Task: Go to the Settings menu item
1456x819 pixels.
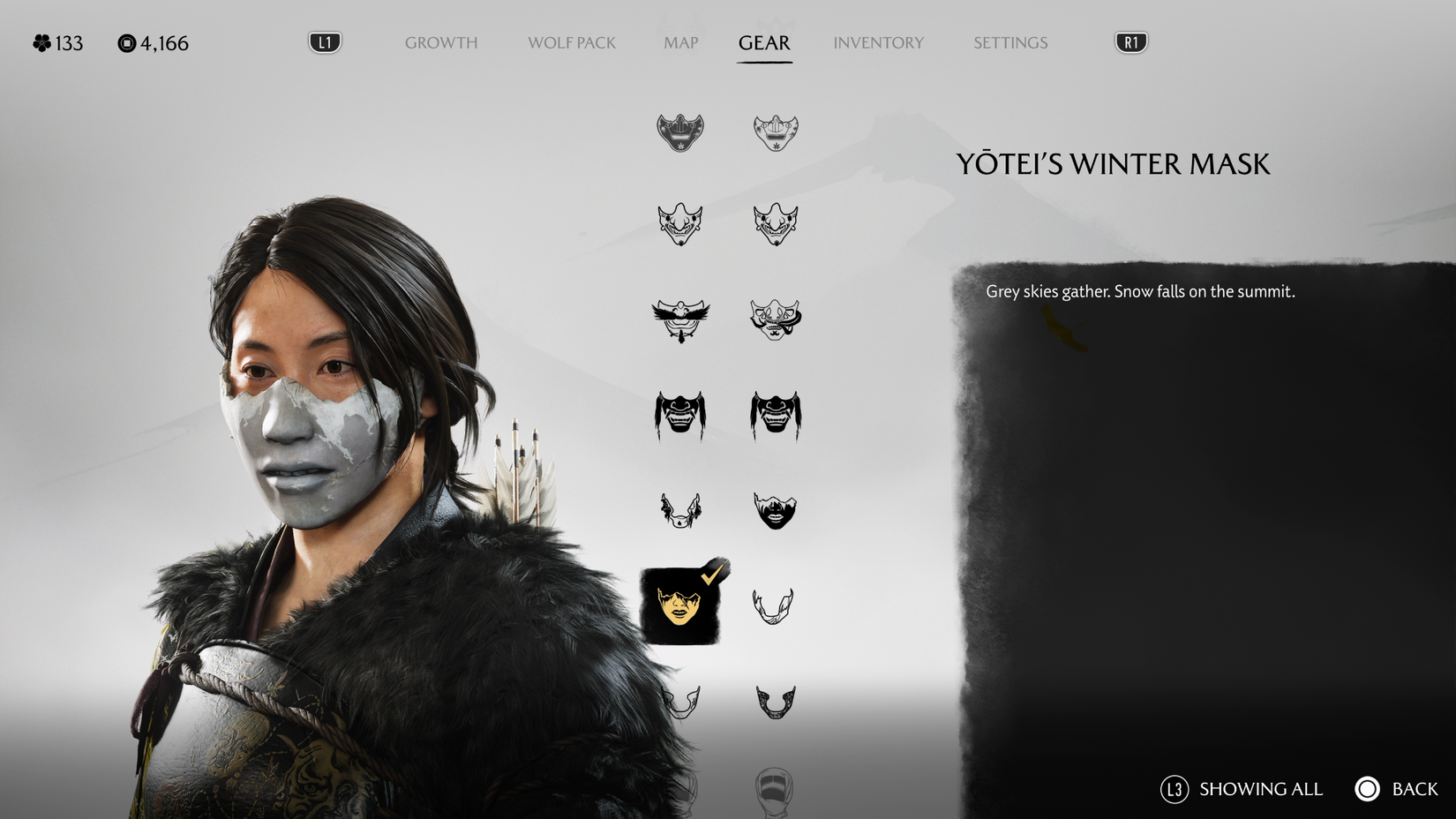Action: pyautogui.click(x=1009, y=42)
